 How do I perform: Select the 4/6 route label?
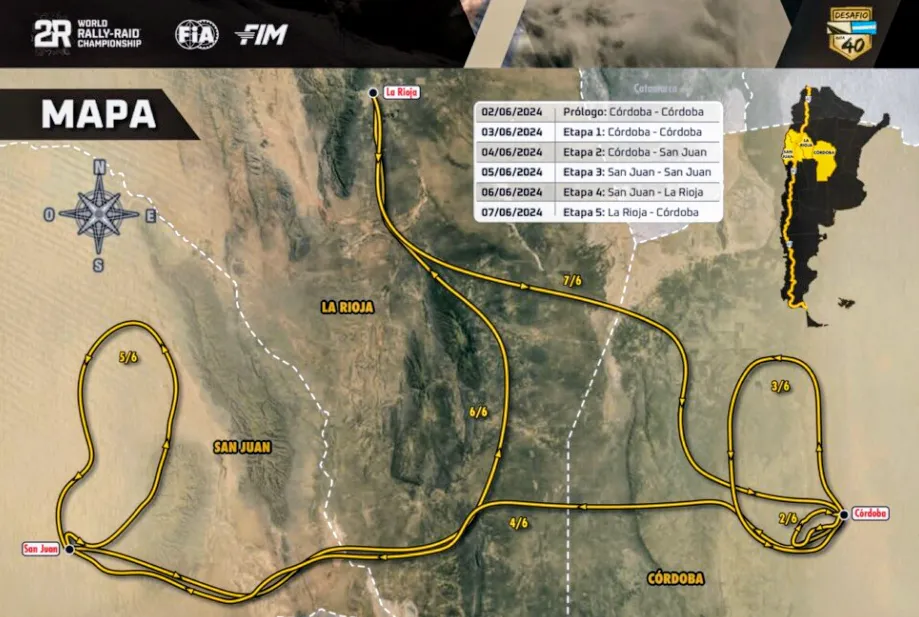[x=518, y=523]
